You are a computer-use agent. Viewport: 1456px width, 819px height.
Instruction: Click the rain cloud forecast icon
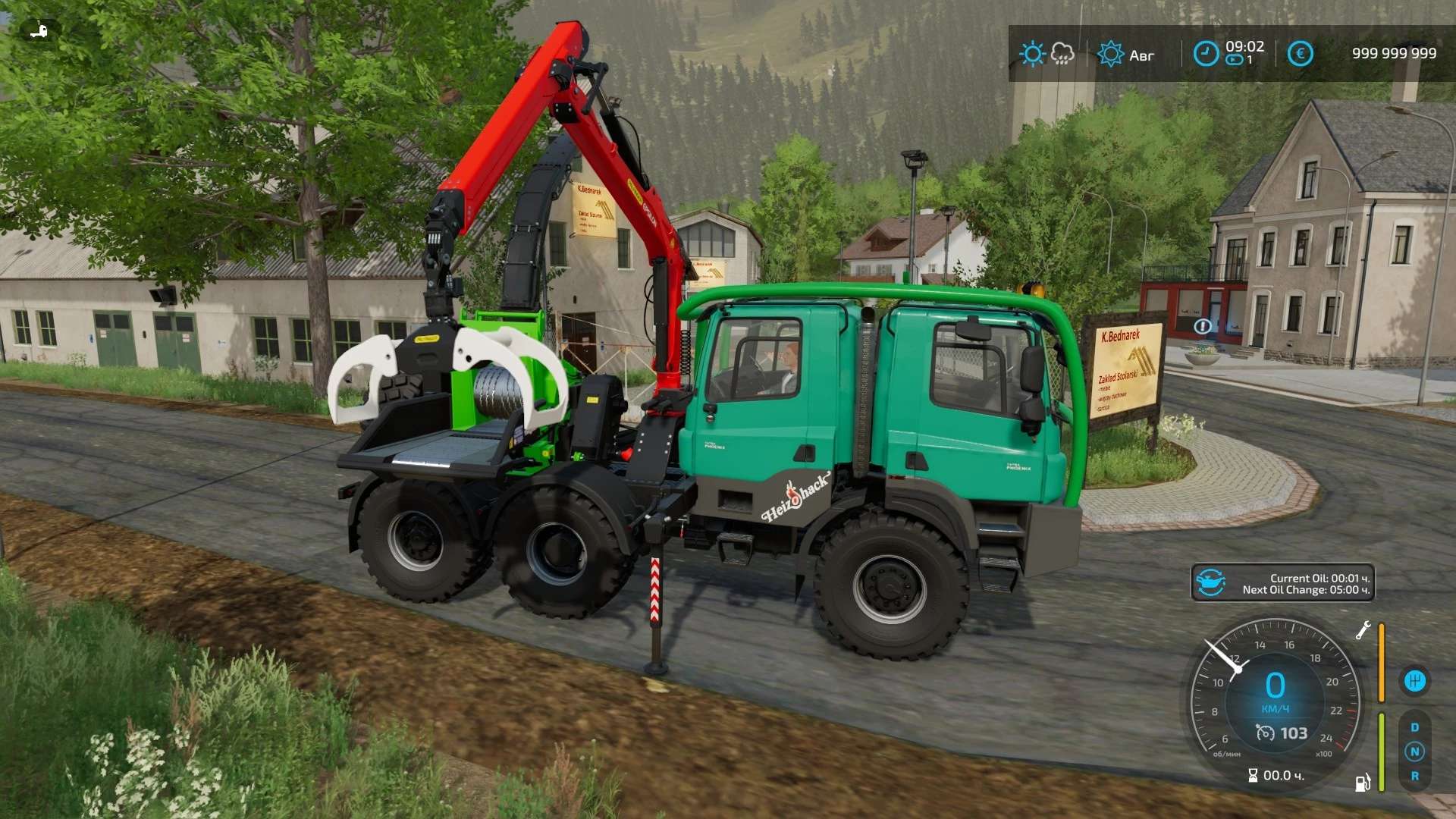(x=1062, y=54)
